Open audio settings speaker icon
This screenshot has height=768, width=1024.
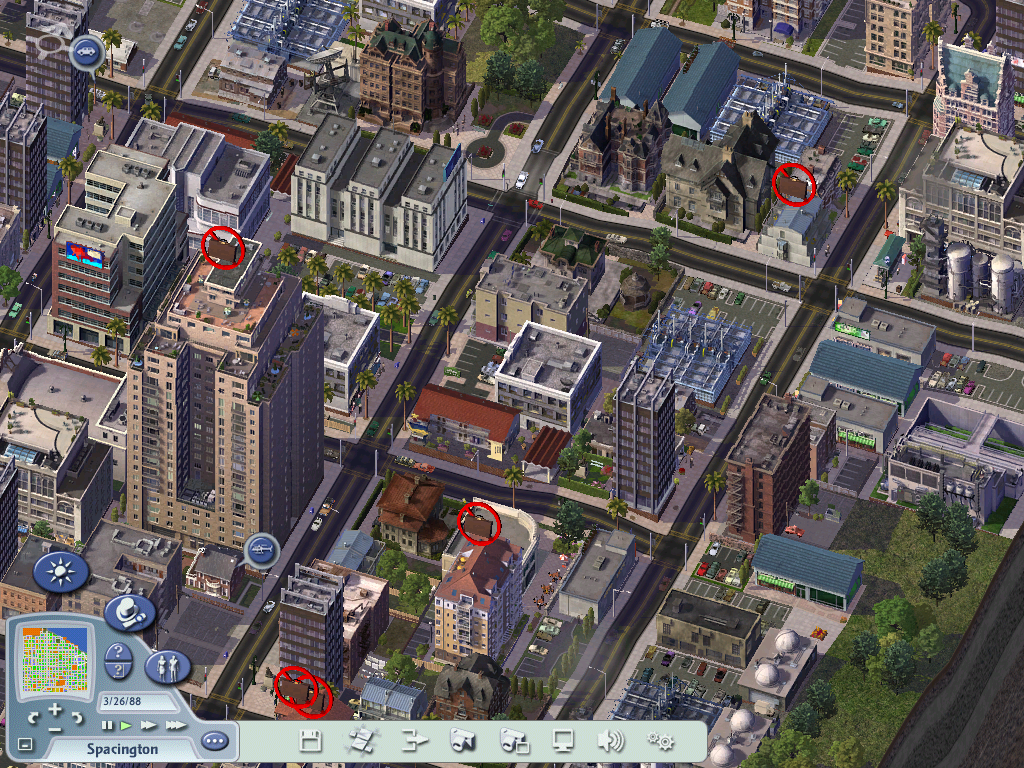(x=610, y=741)
